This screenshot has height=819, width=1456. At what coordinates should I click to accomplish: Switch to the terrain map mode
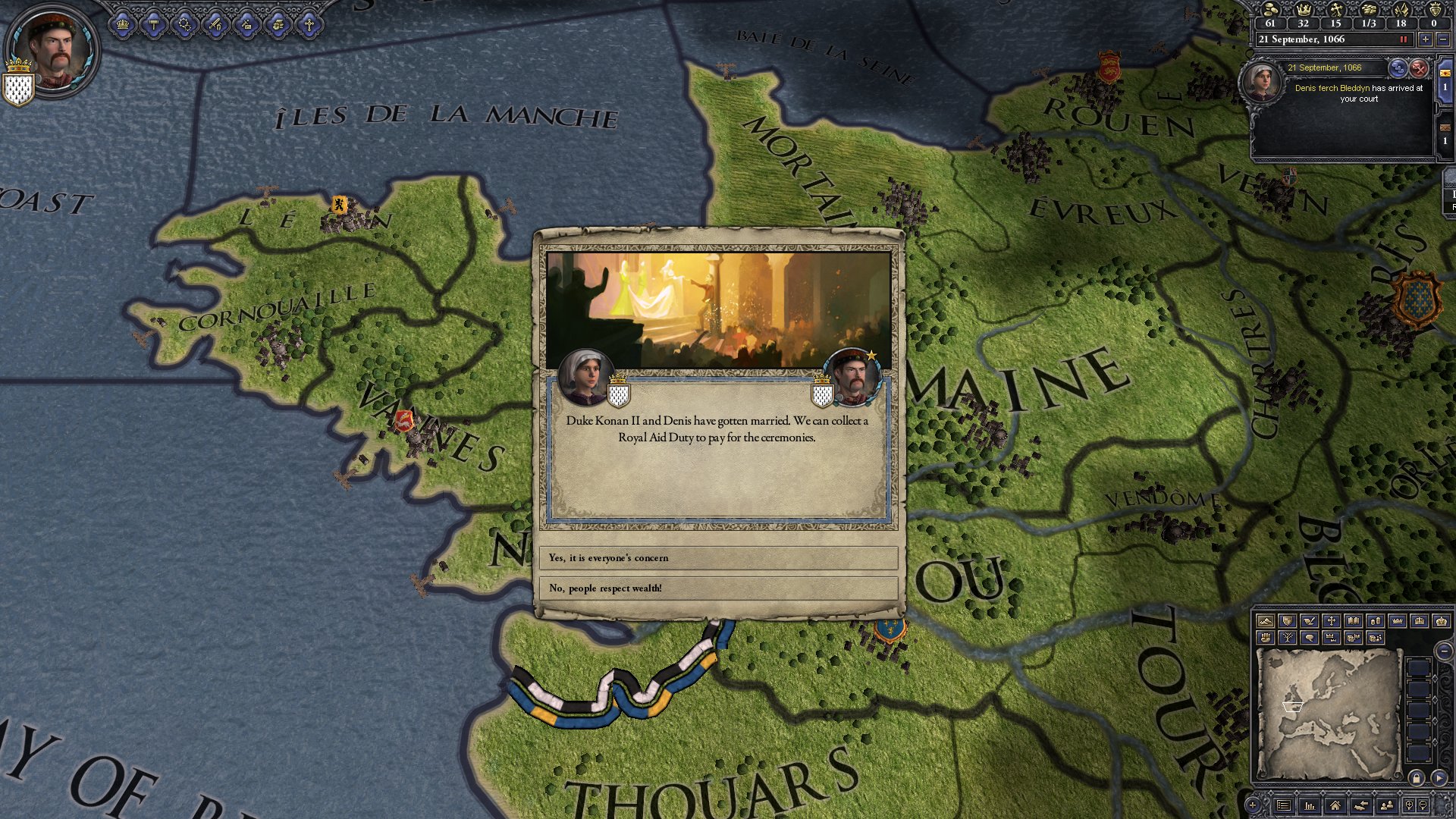pyautogui.click(x=1265, y=621)
